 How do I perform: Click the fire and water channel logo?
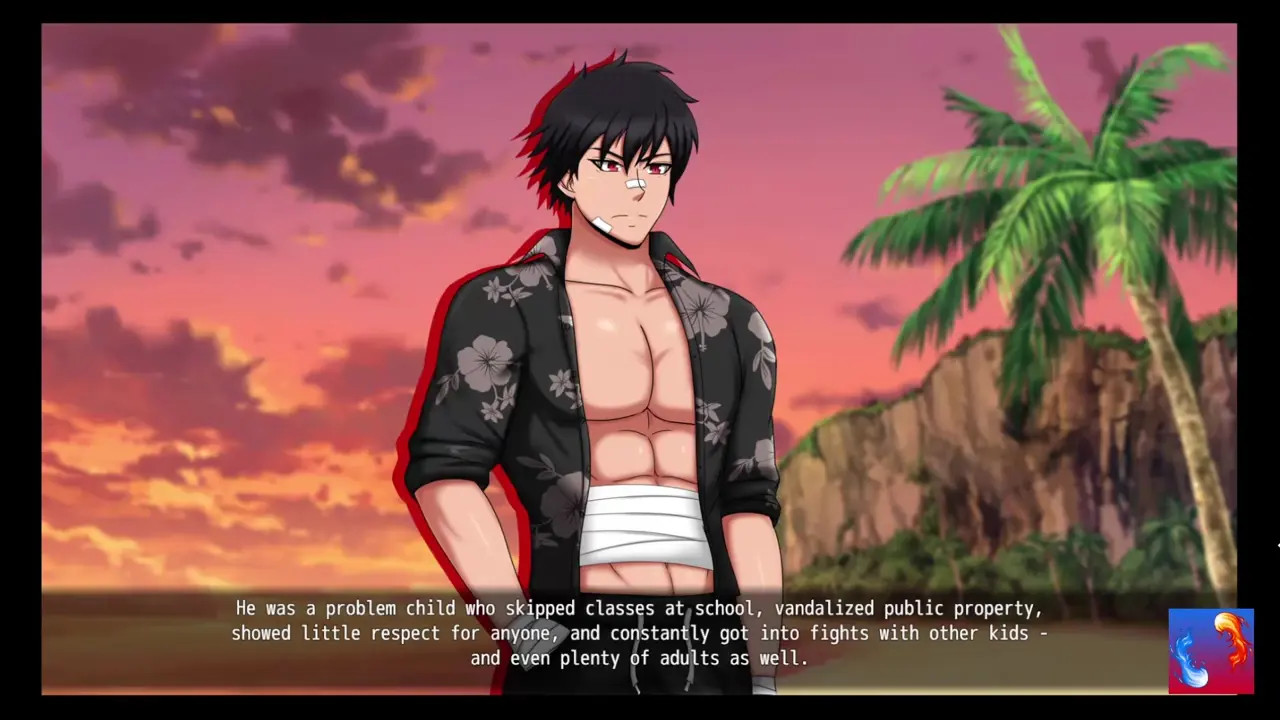tap(1211, 651)
